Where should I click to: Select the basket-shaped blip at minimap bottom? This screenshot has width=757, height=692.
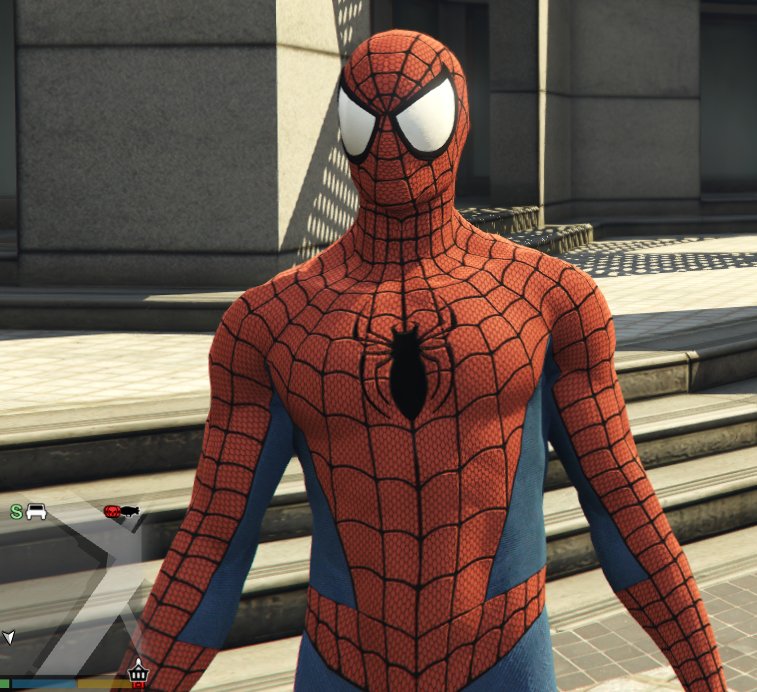[139, 671]
